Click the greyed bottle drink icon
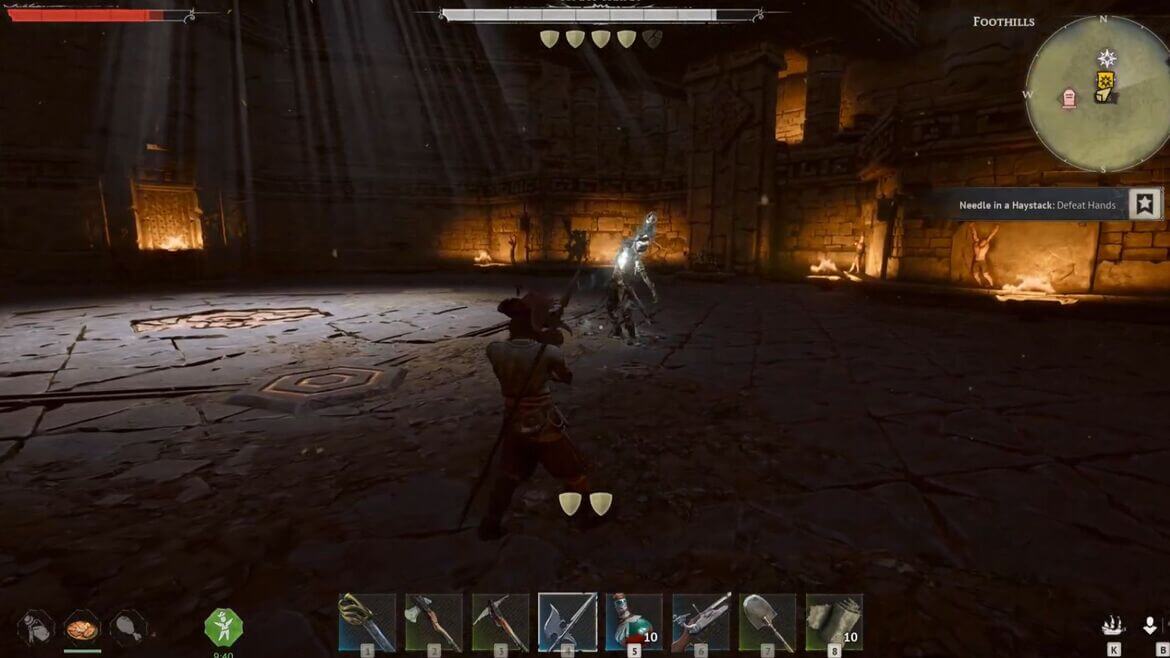This screenshot has width=1170, height=658. pyautogui.click(x=36, y=628)
